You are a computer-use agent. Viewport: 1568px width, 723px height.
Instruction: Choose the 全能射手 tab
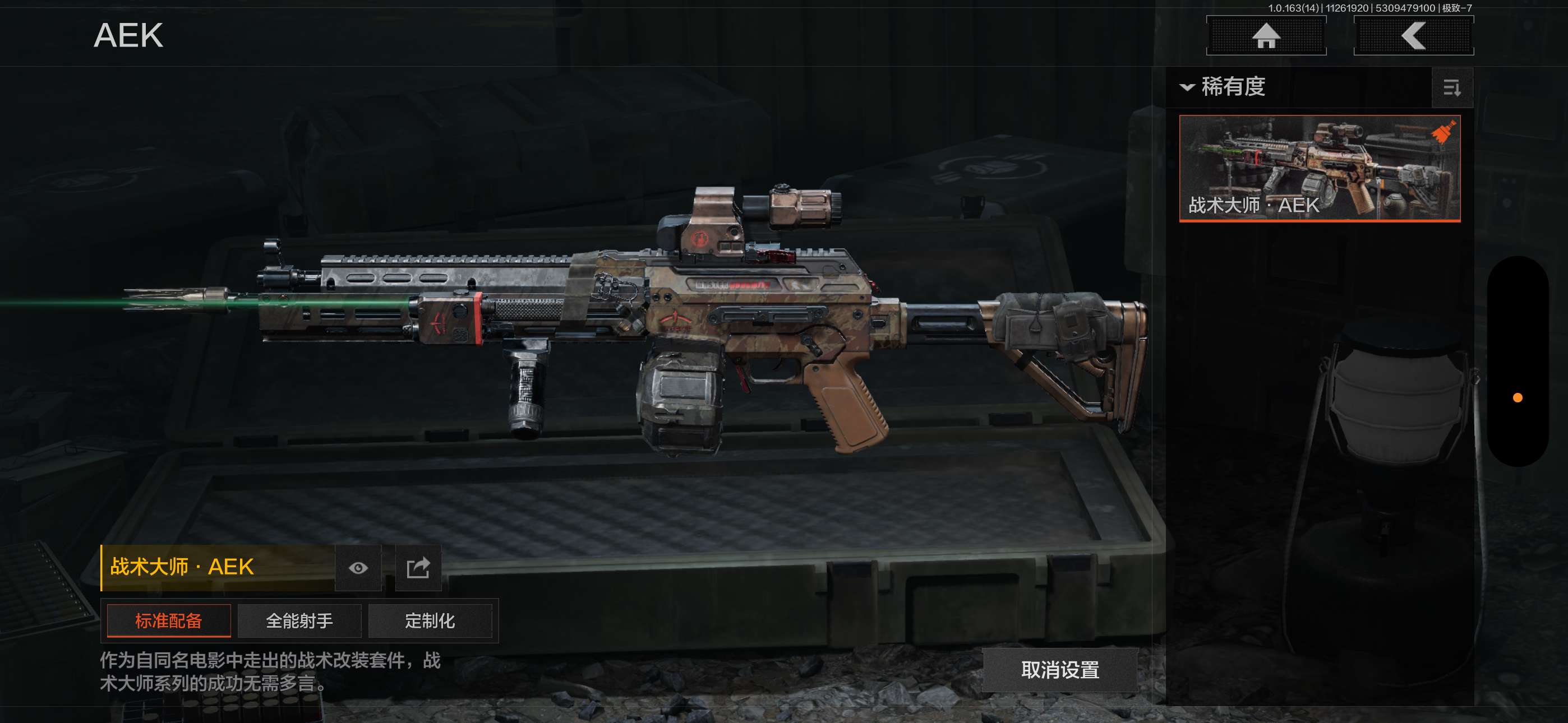(299, 621)
